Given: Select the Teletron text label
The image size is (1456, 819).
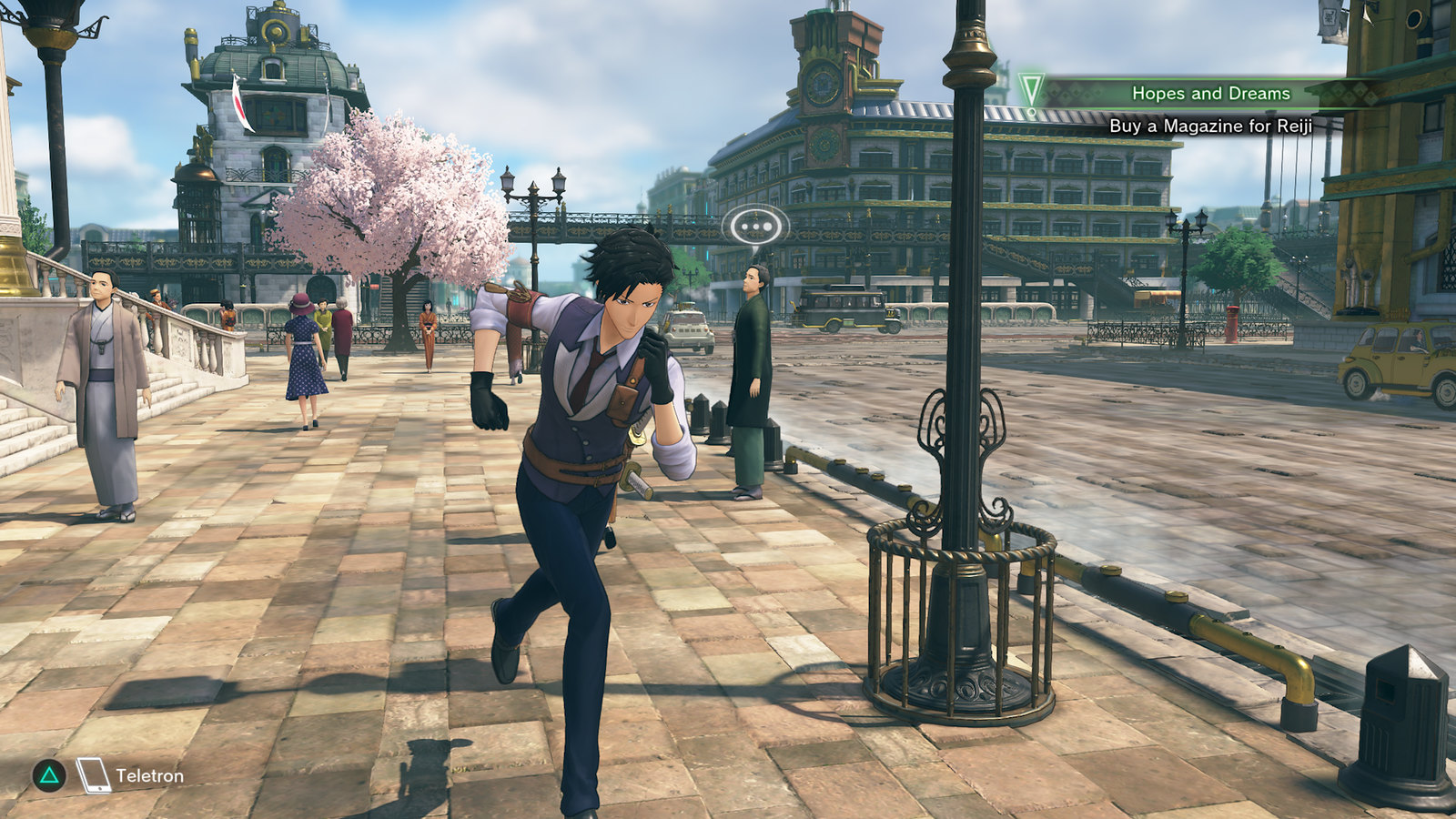Looking at the screenshot, I should [x=147, y=776].
